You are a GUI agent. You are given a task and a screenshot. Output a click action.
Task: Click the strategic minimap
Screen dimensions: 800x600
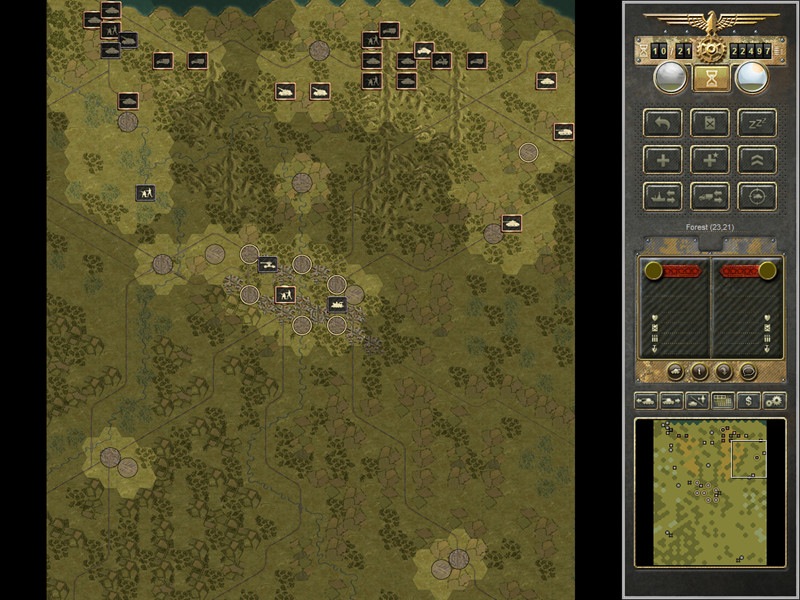710,491
